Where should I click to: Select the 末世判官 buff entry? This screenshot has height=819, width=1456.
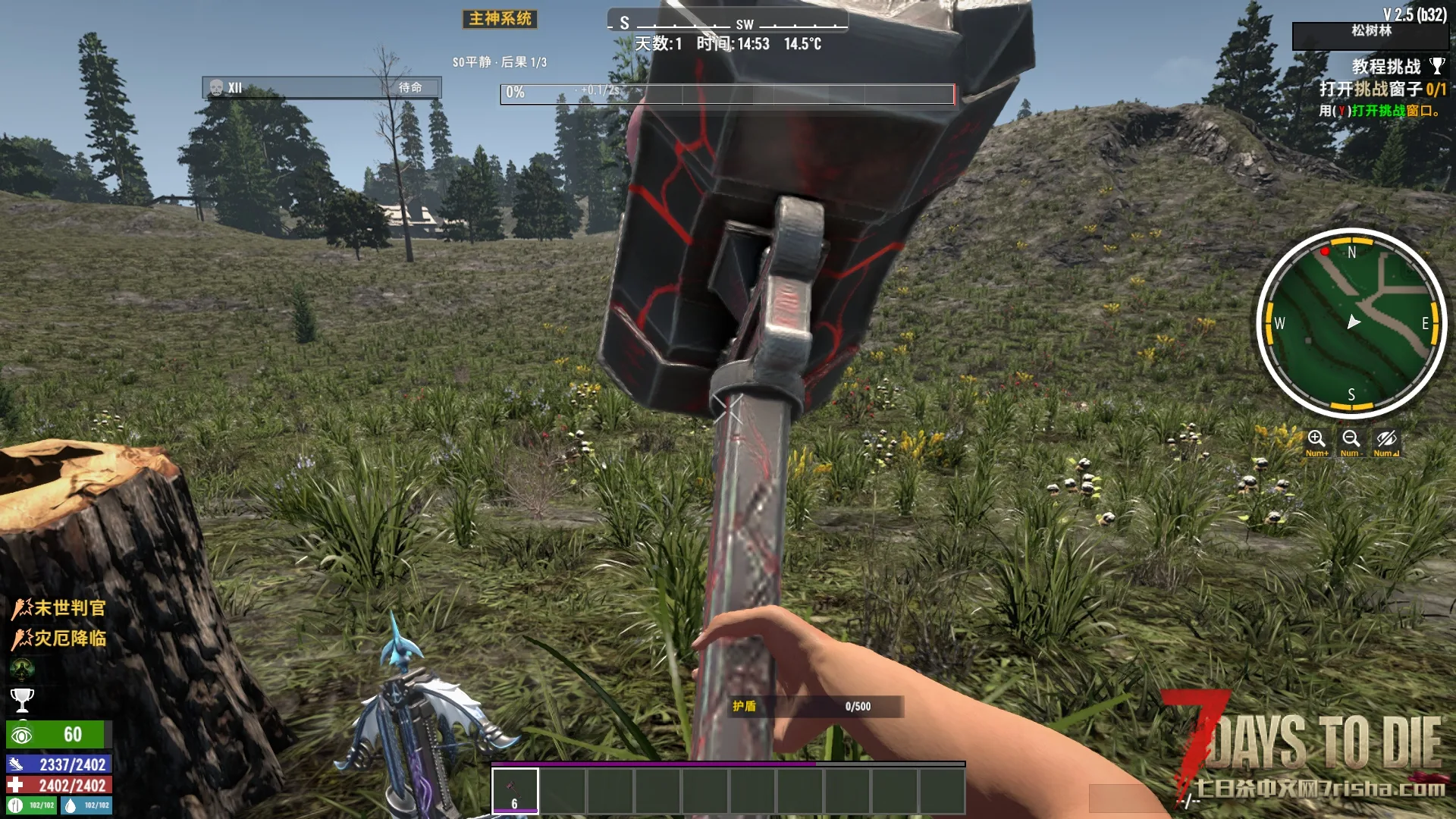click(x=59, y=608)
